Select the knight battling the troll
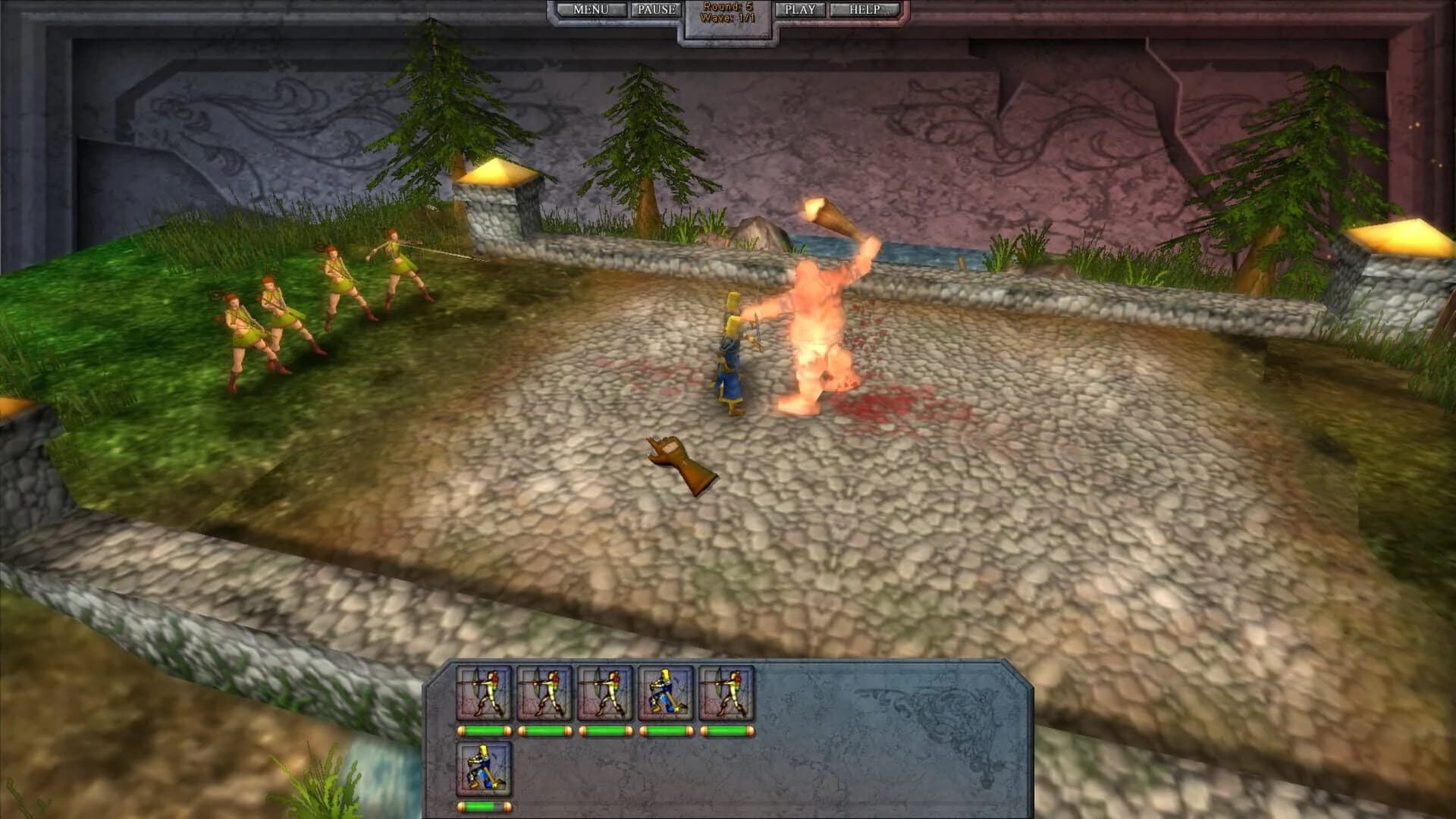The image size is (1456, 819). (x=730, y=356)
